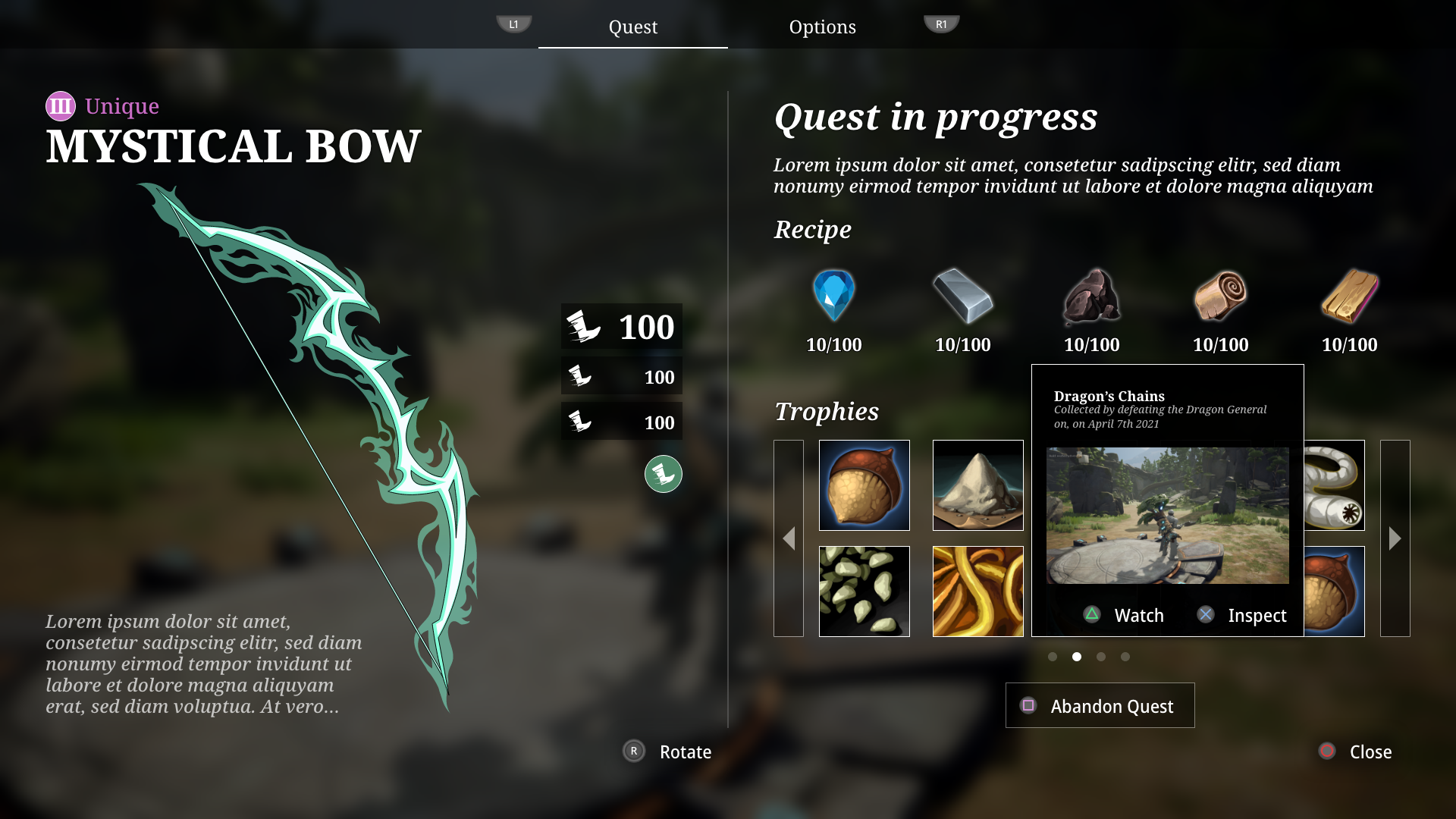Choose the blue gem recipe ingredient
This screenshot has width=1456, height=819.
pyautogui.click(x=833, y=297)
